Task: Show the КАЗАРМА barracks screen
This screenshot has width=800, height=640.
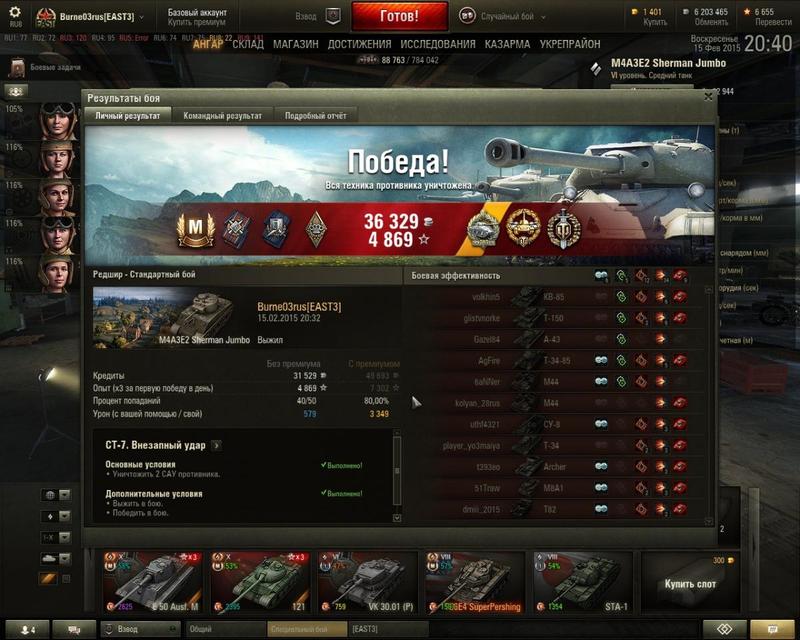Action: click(508, 45)
